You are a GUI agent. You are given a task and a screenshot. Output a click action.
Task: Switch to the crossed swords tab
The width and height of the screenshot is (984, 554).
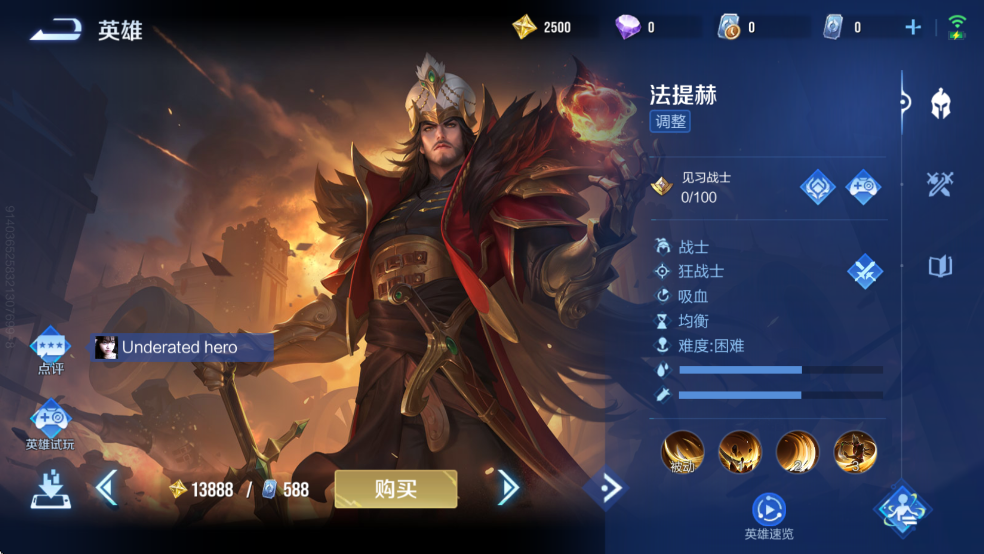[x=940, y=184]
